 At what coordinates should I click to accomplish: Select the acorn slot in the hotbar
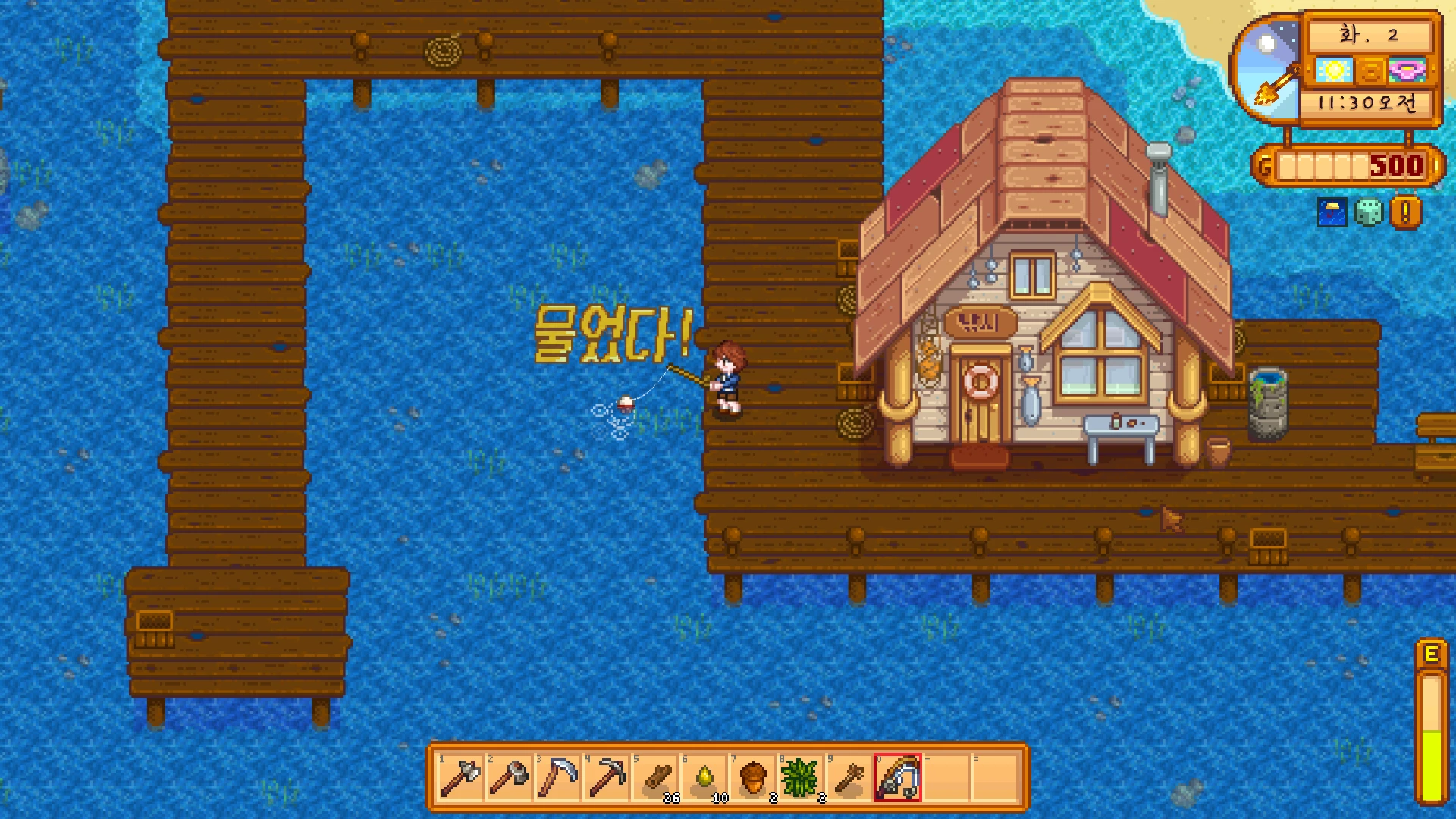pos(752,777)
